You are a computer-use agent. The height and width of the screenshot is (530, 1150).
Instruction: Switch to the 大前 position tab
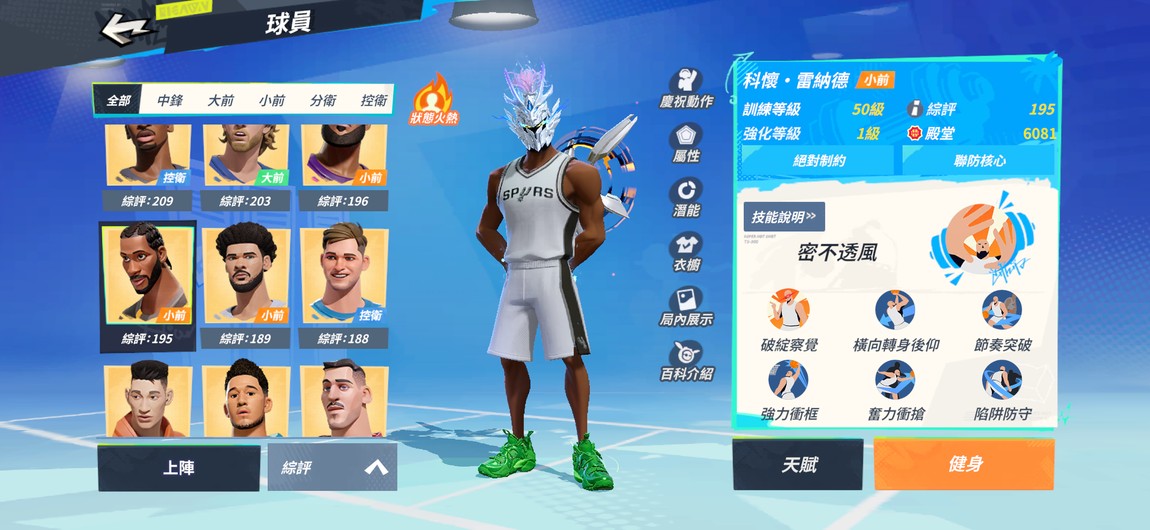pos(221,101)
